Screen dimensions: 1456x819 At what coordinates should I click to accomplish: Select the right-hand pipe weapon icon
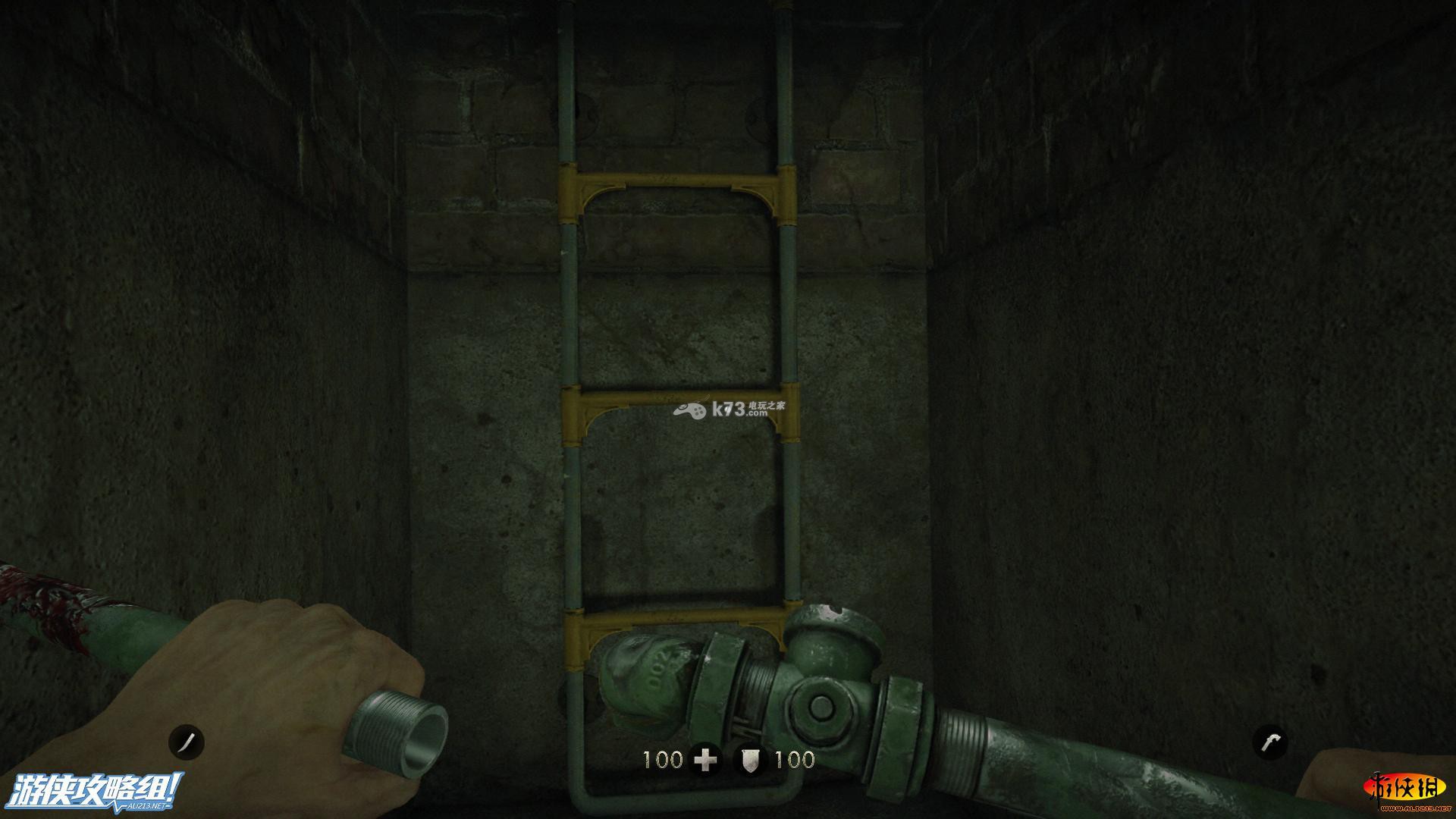[1270, 742]
